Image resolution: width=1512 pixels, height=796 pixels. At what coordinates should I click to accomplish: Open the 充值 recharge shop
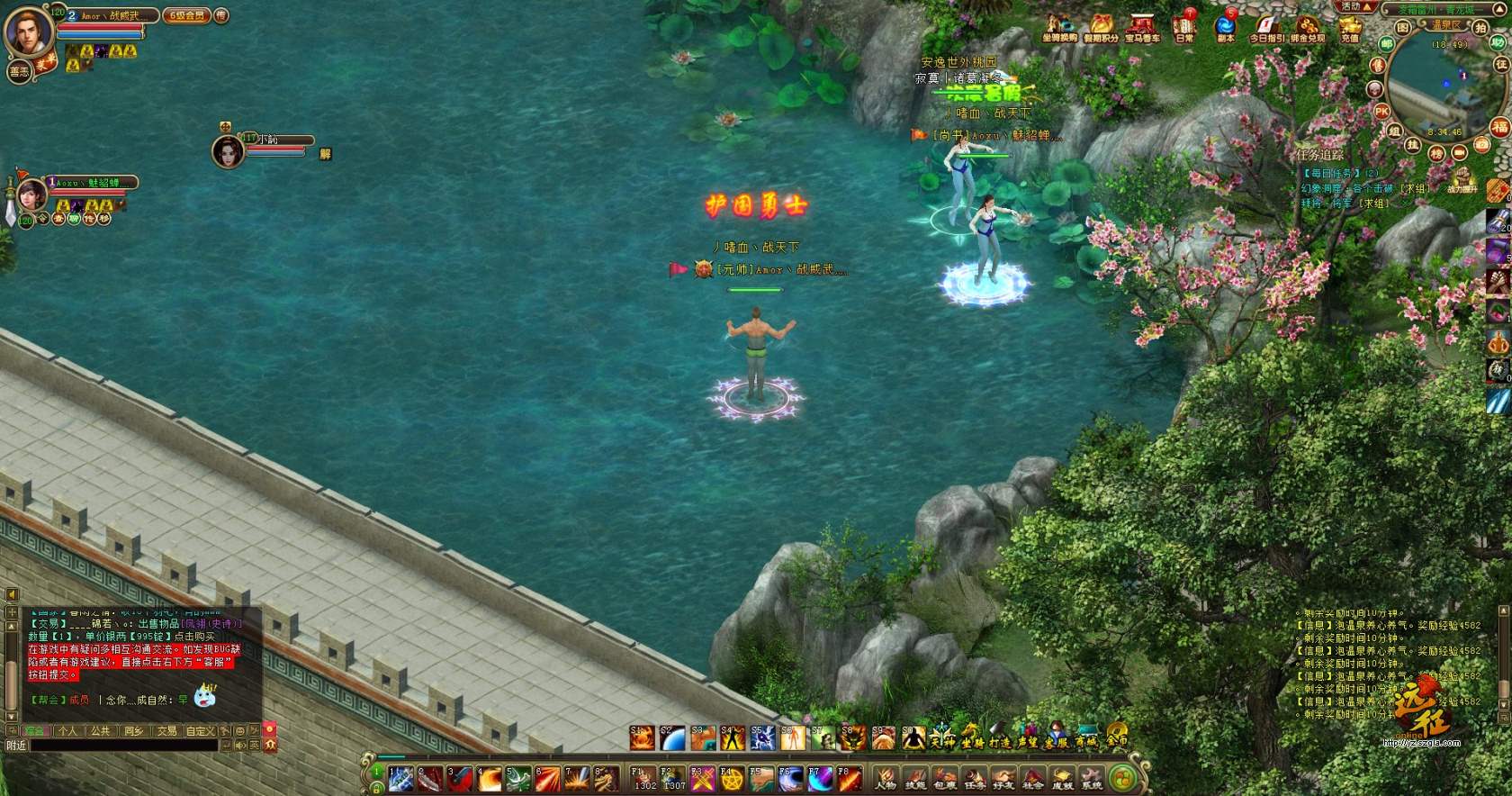click(1349, 27)
